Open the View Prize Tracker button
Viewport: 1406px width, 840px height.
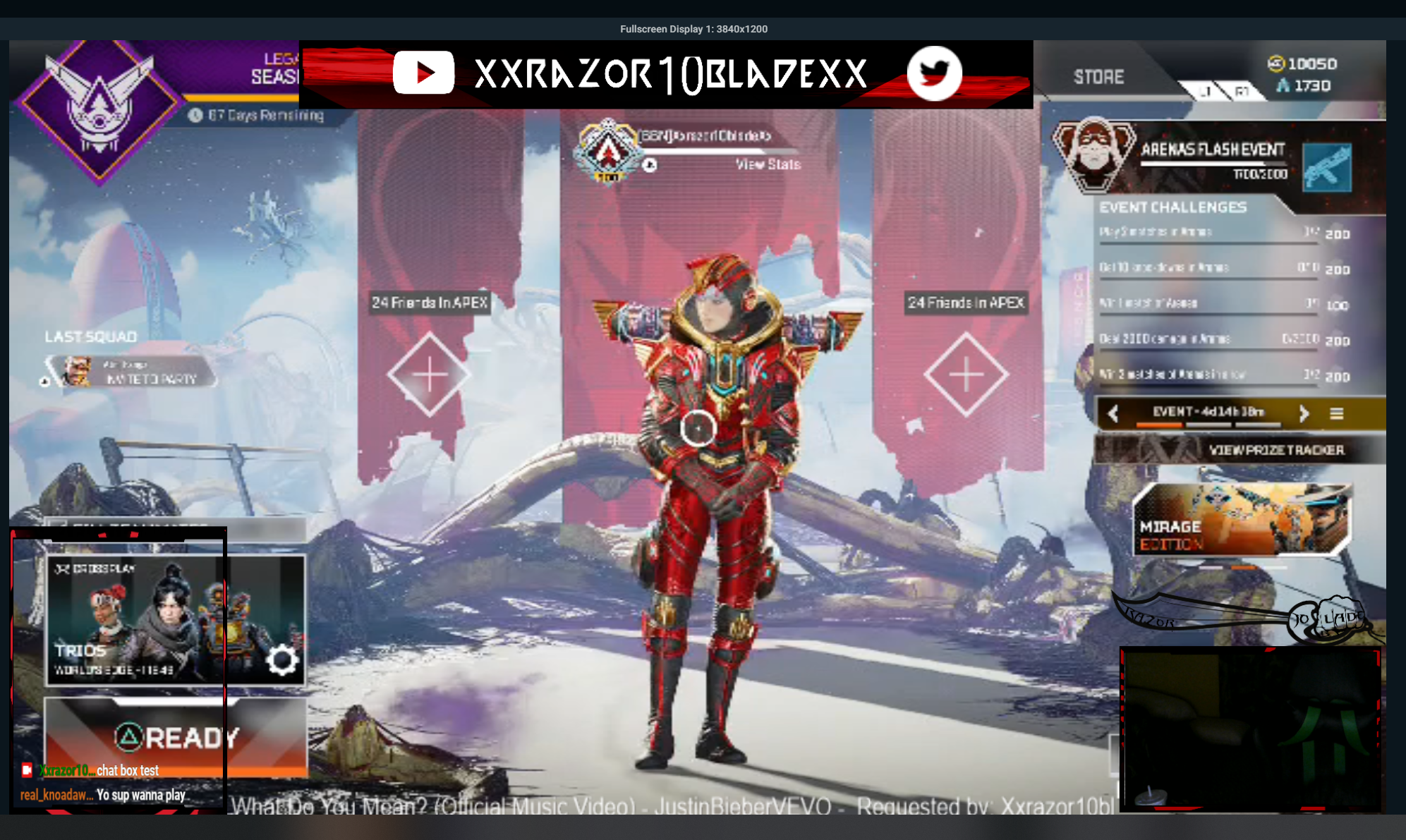(x=1240, y=450)
